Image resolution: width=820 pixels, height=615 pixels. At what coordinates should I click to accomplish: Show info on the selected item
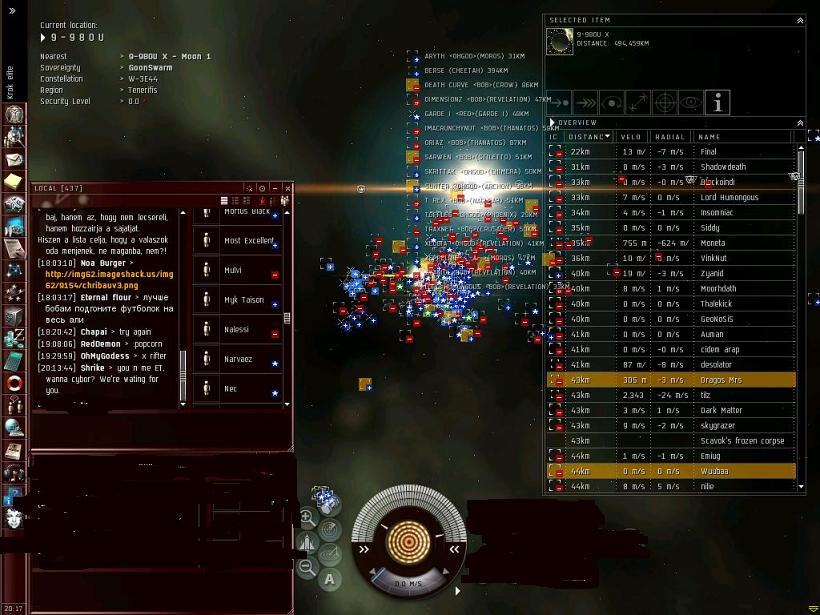click(717, 102)
